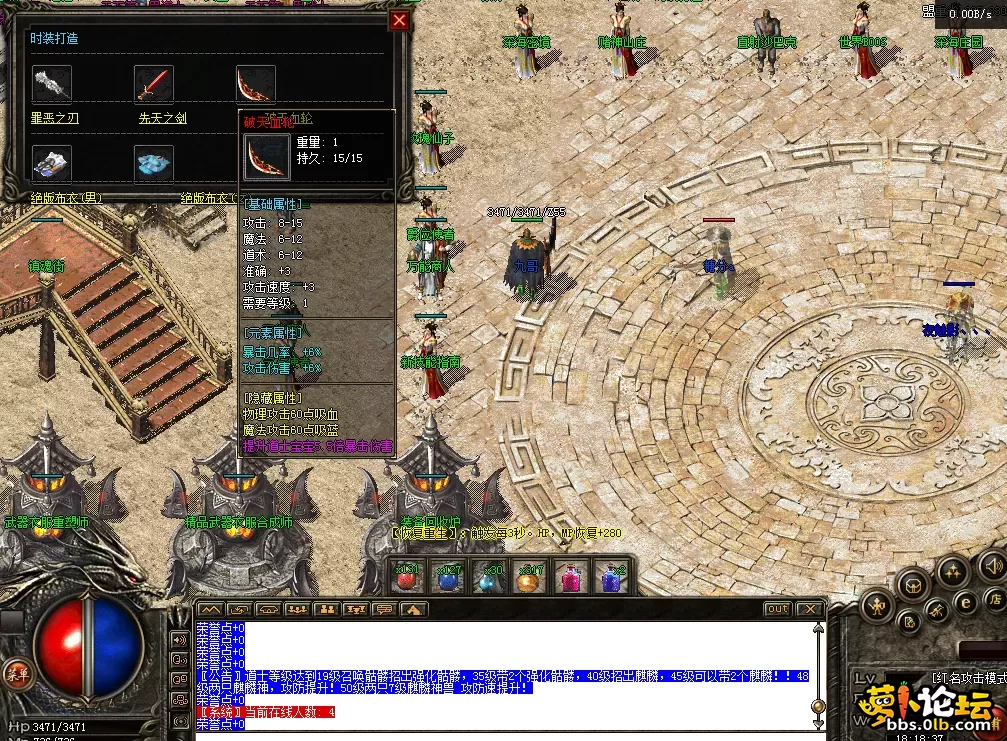1007x741 pixels.
Task: Open the character figure round button
Action: point(877,604)
